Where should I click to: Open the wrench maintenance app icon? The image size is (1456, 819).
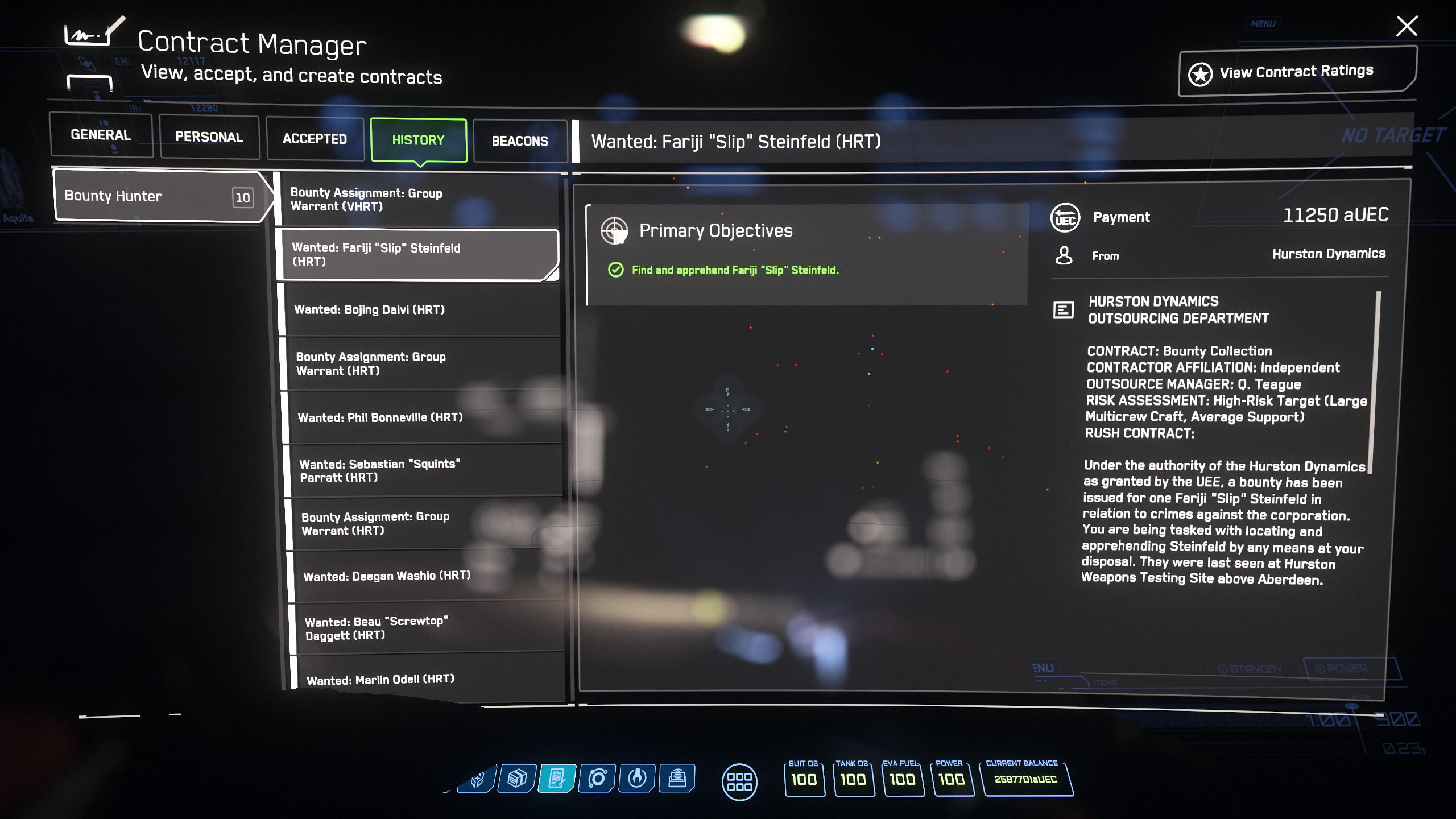click(x=637, y=778)
